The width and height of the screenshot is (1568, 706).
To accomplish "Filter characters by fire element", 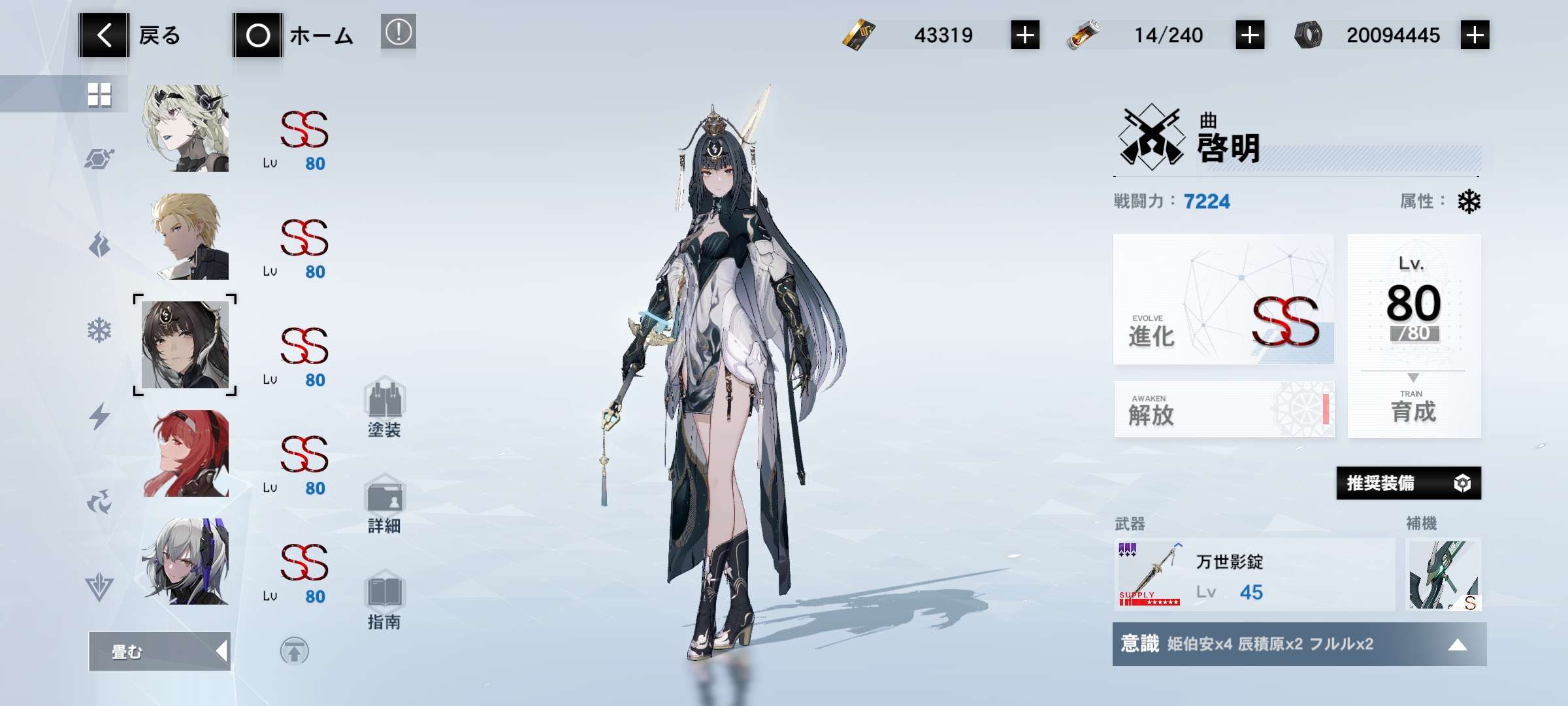I will (99, 245).
